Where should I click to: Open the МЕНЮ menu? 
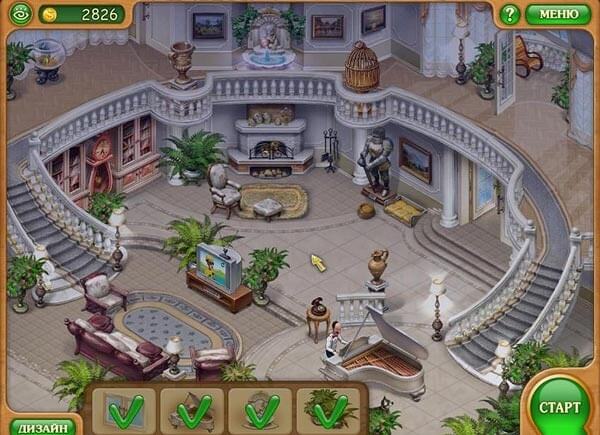558,14
